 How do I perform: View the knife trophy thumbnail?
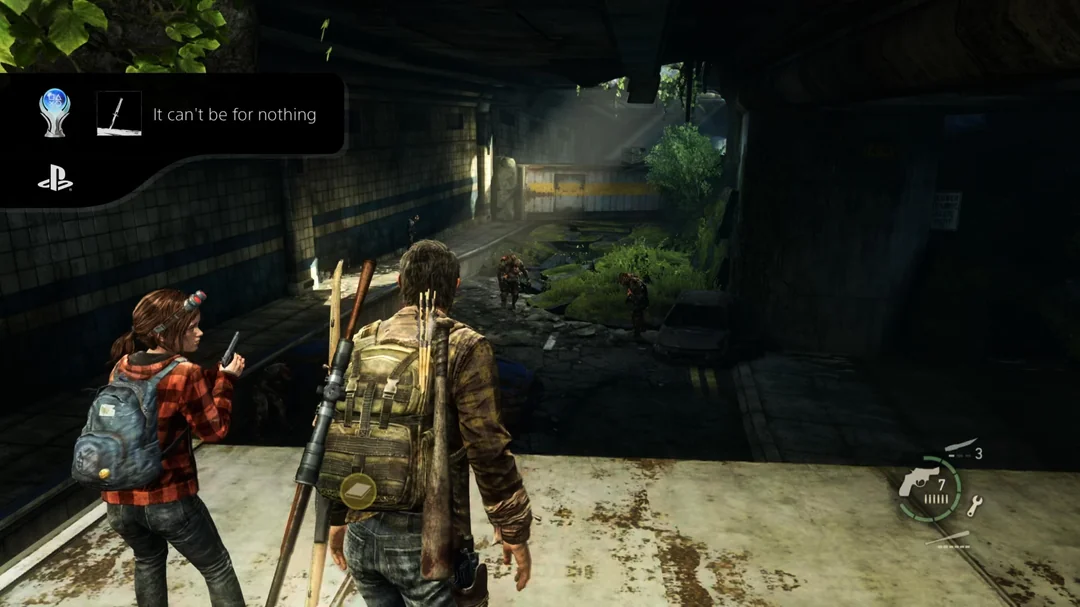(118, 114)
